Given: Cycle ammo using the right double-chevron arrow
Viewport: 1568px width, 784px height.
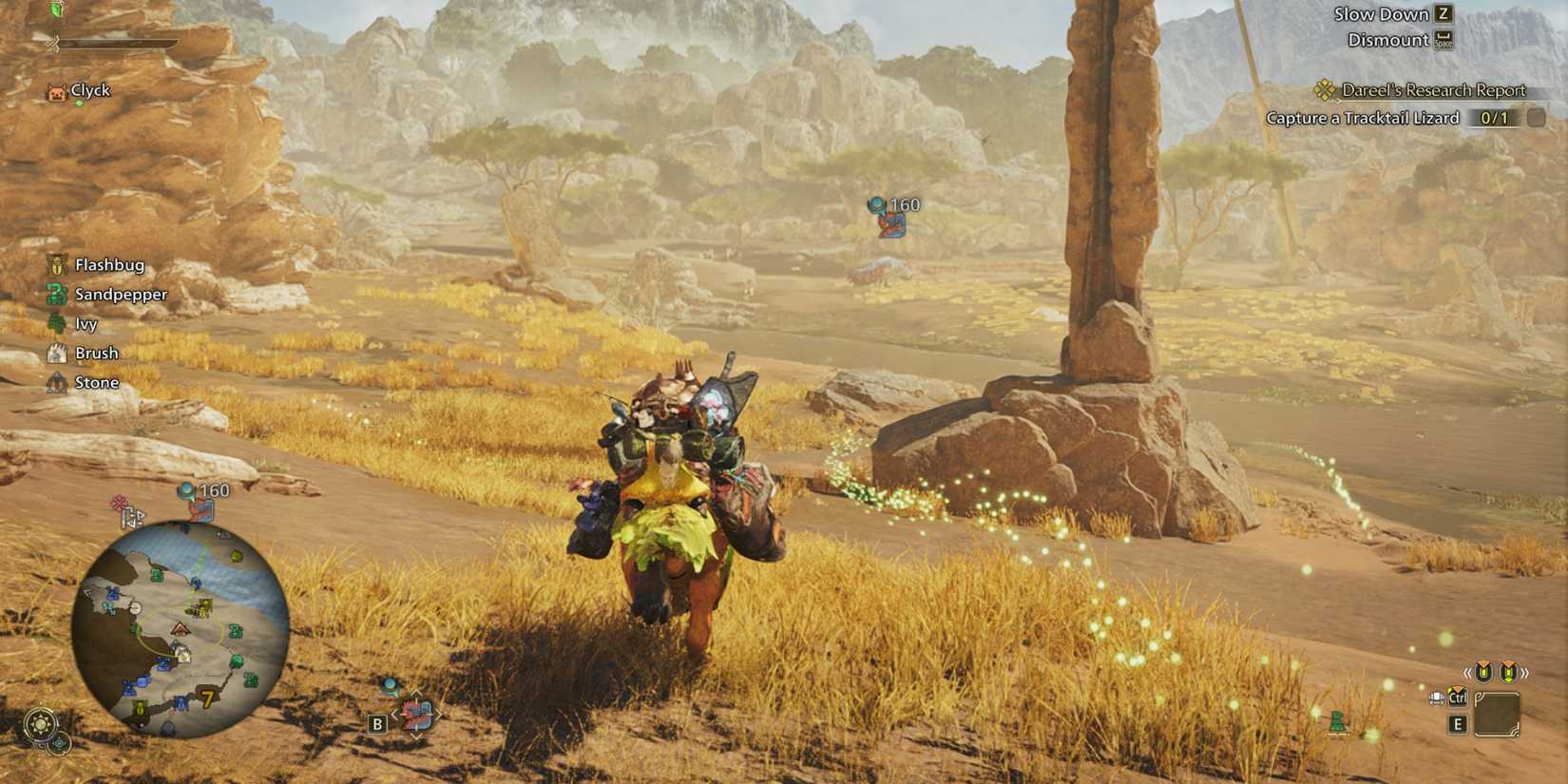Looking at the screenshot, I should click(1524, 671).
